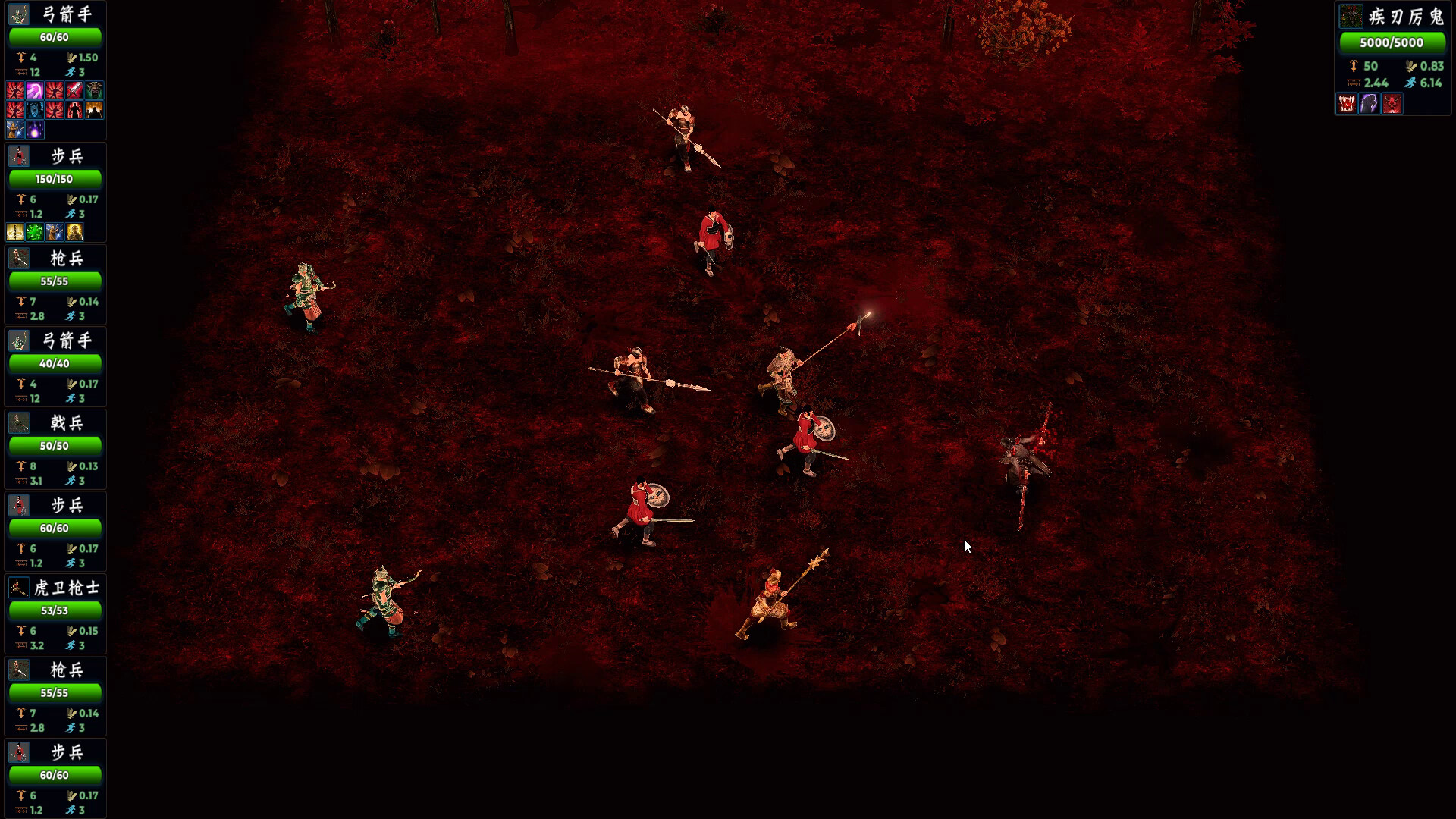Click the green demon mask skill icon
Viewport: 1456px width, 819px height.
(x=94, y=91)
